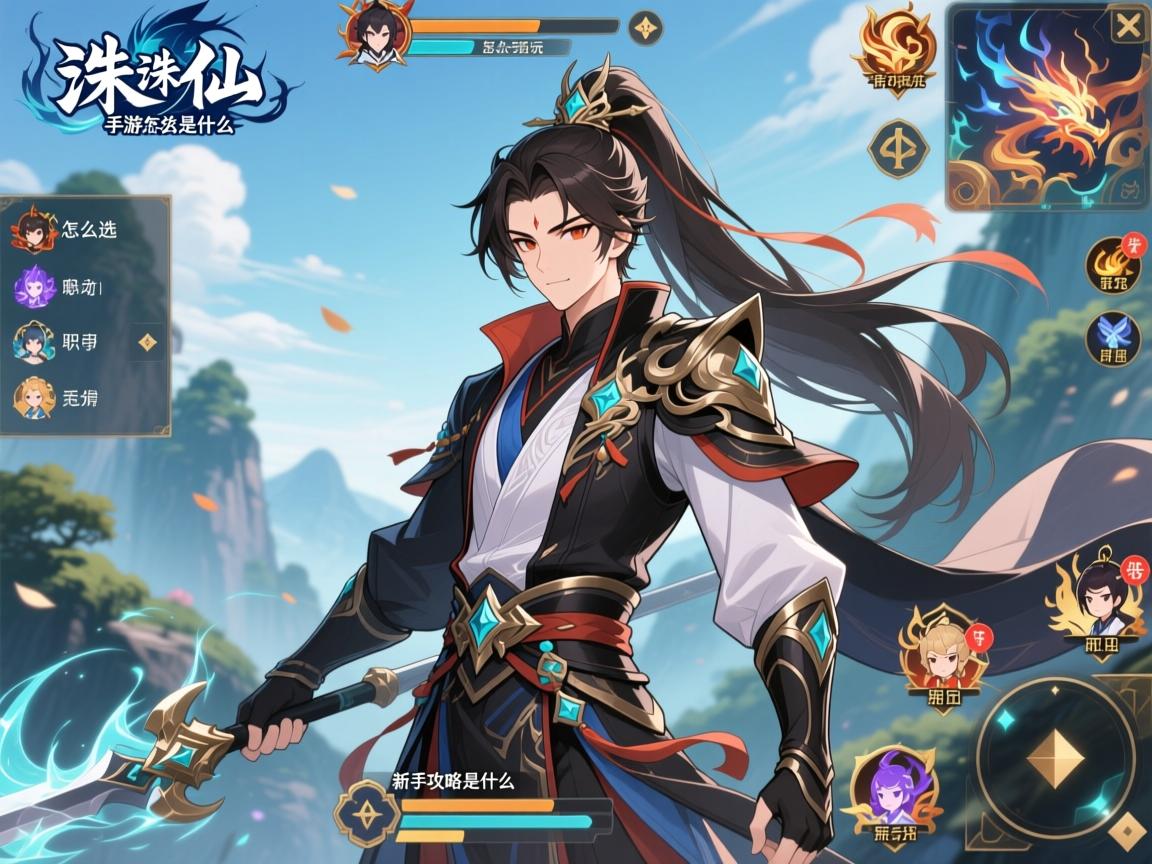Activate the blue butterfly skill icon
The width and height of the screenshot is (1152, 864).
point(1114,338)
